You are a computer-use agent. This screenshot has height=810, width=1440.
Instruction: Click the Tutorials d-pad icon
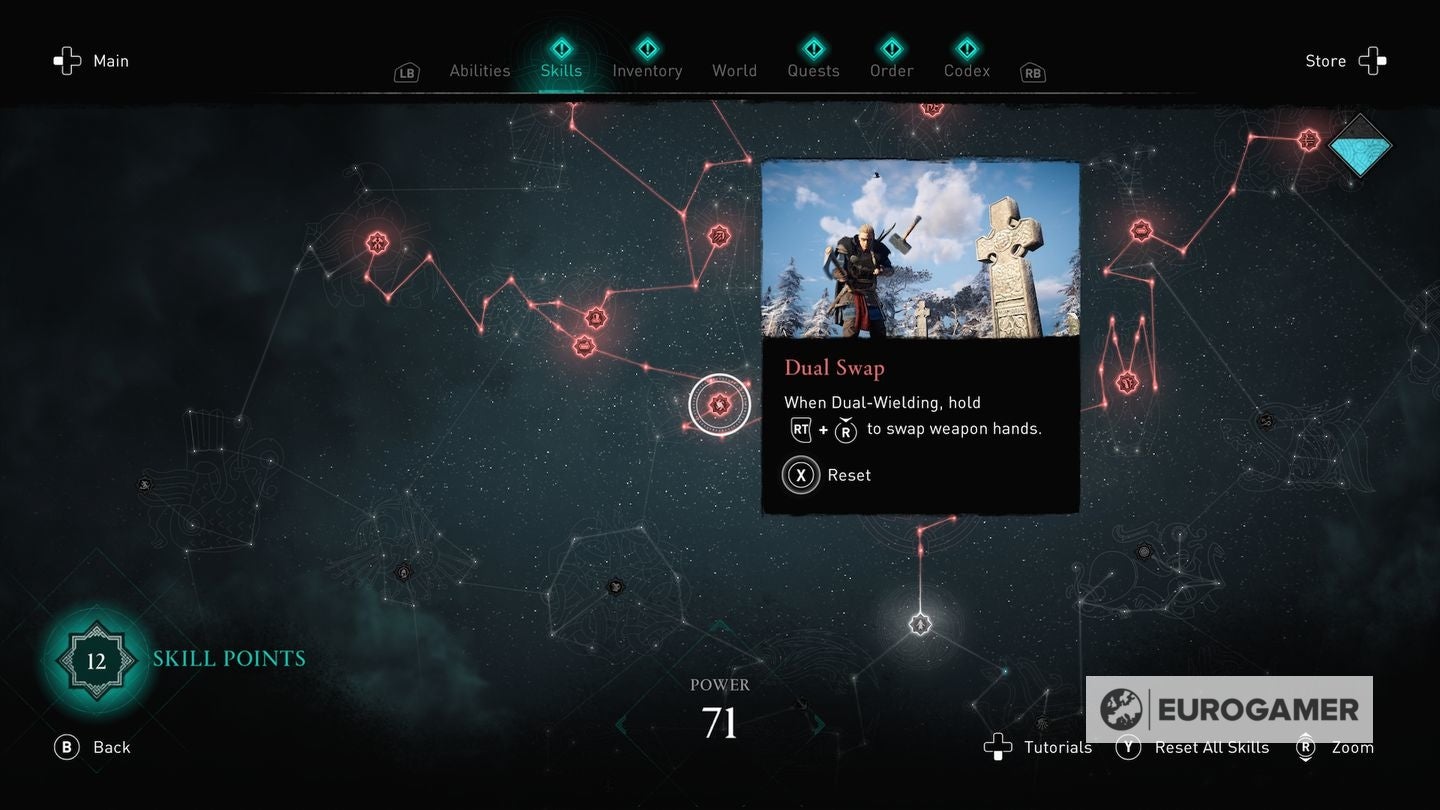[x=999, y=747]
